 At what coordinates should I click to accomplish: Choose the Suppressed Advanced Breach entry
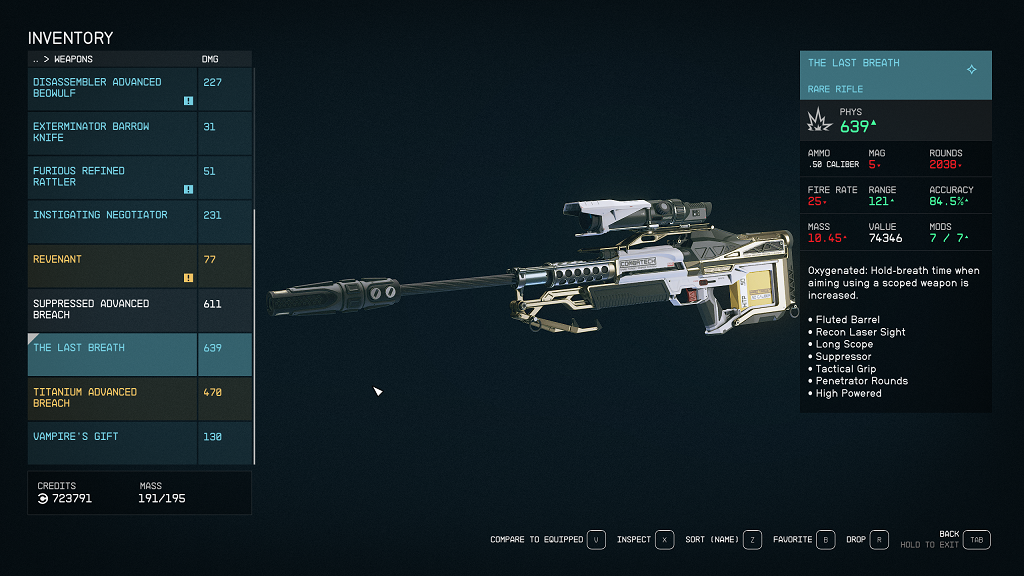coord(112,309)
